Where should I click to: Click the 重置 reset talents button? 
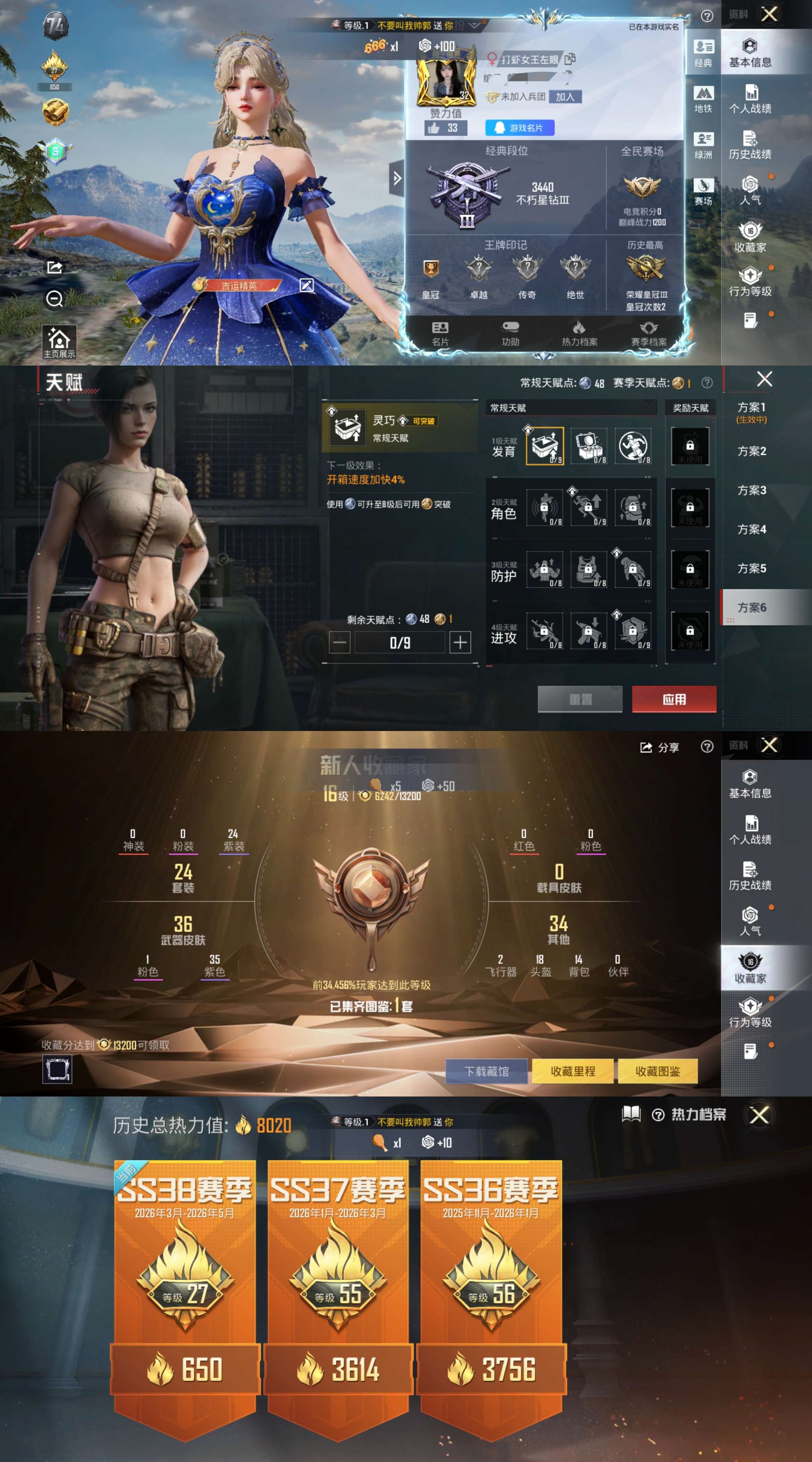tap(580, 699)
